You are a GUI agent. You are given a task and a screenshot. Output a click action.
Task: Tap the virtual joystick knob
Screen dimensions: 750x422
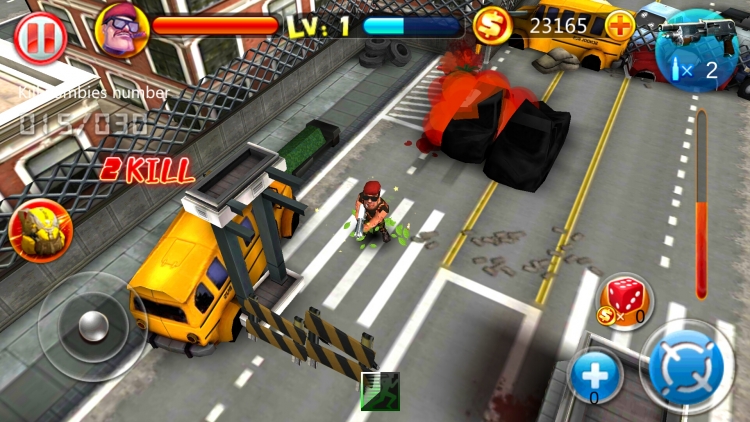pyautogui.click(x=92, y=326)
